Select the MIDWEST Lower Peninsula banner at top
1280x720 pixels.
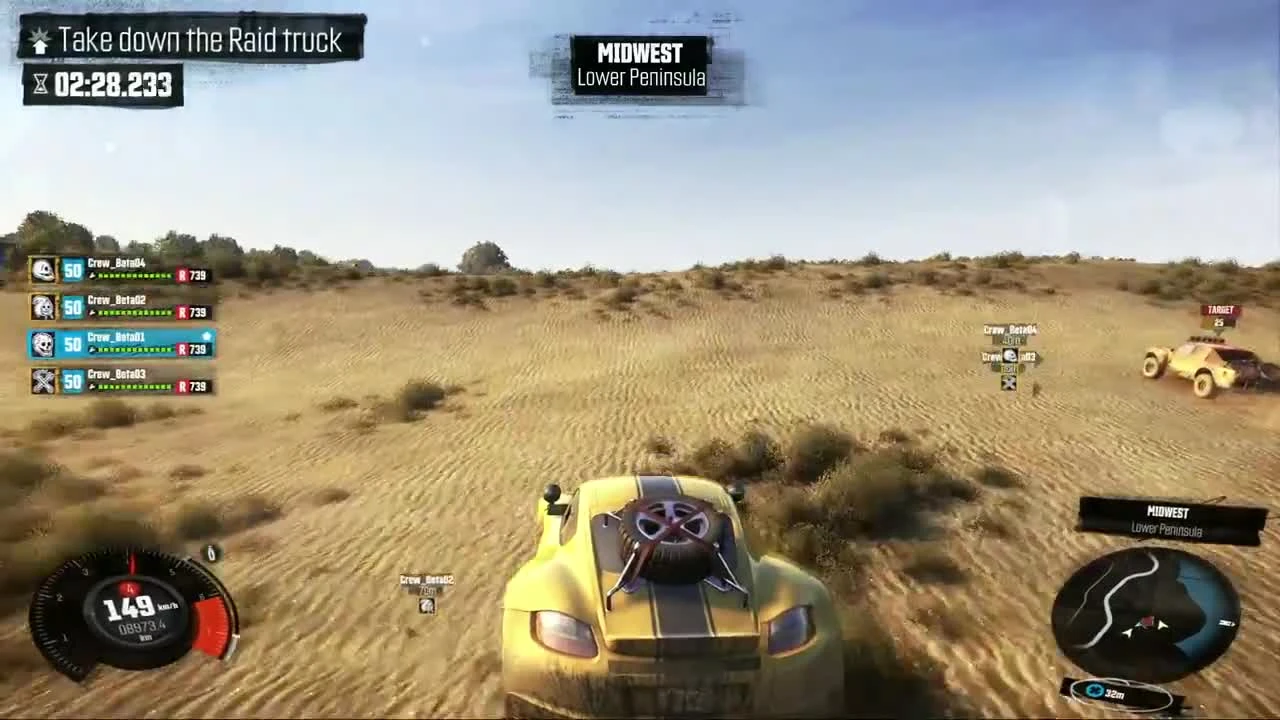[x=639, y=64]
